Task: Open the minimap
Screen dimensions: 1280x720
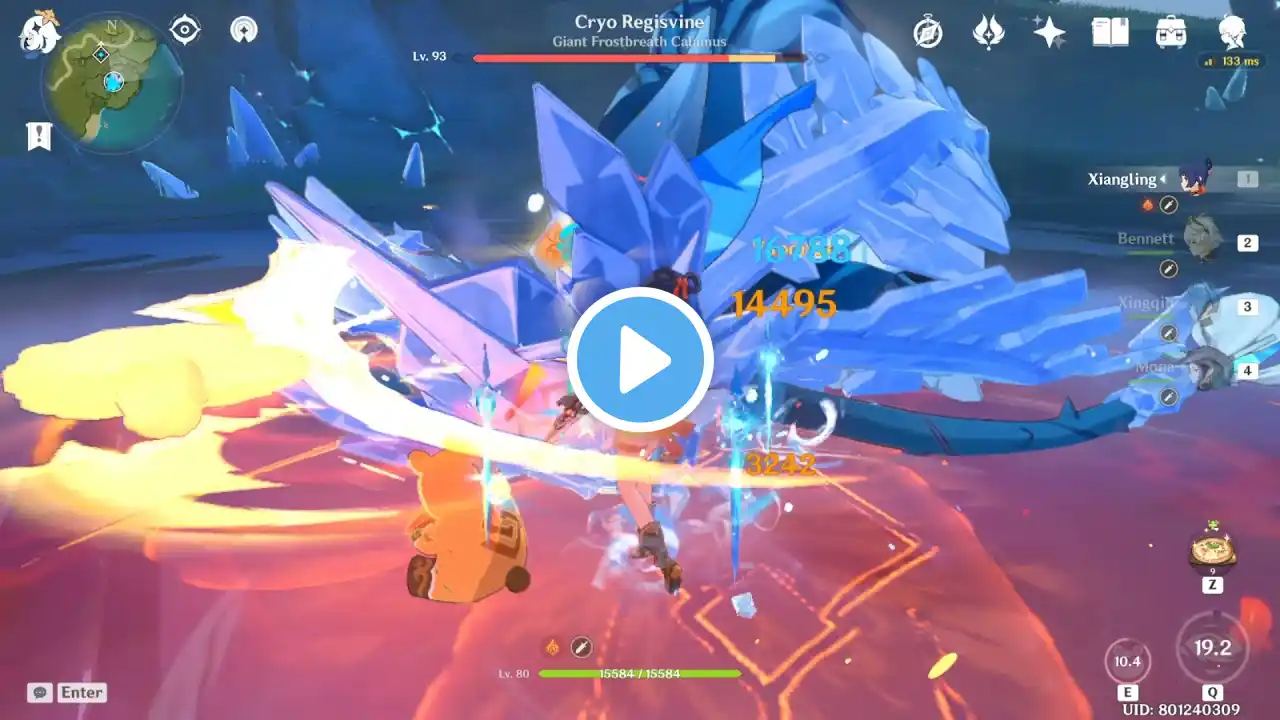Action: 111,83
